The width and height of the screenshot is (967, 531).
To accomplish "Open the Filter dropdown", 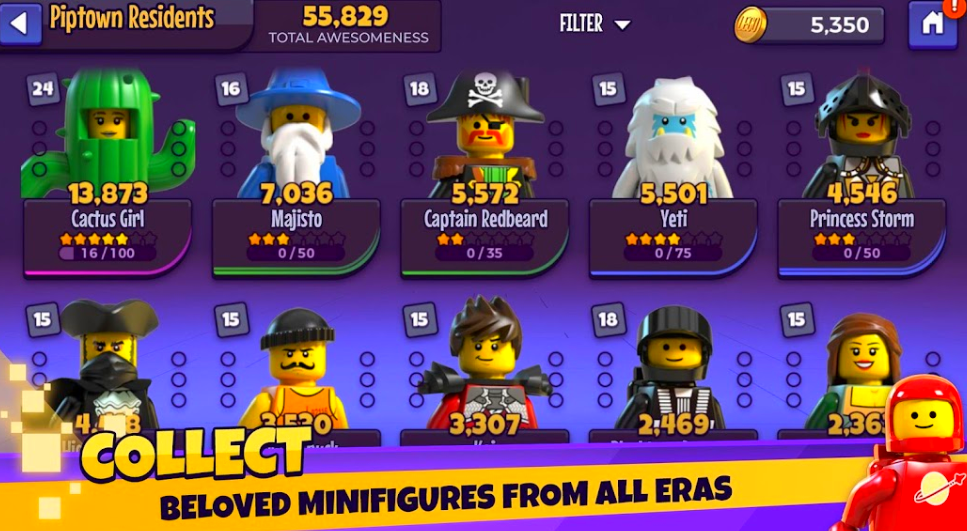I will (595, 24).
